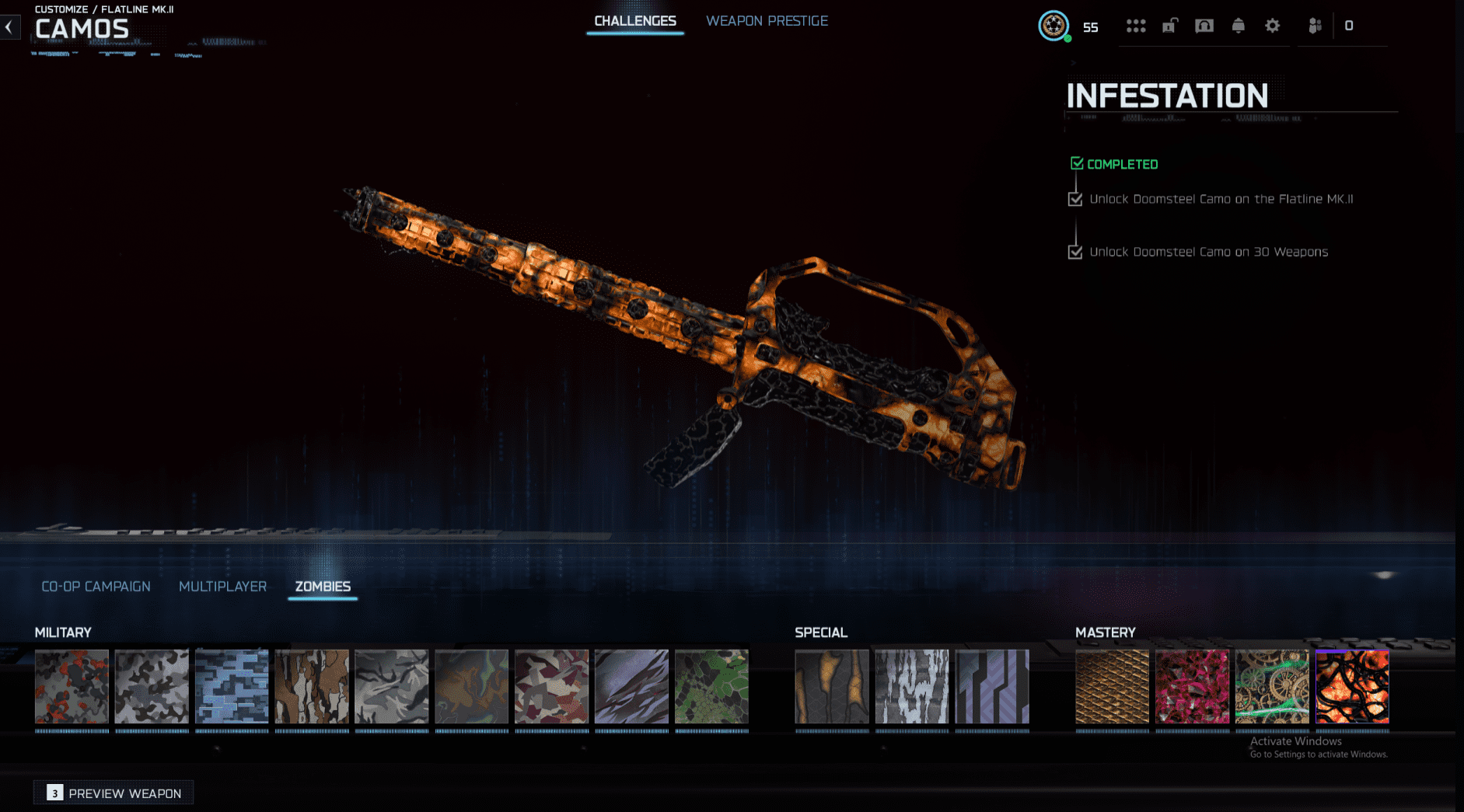The width and height of the screenshot is (1464, 812).
Task: Equip the white tiger-stripe special camo
Action: (912, 687)
